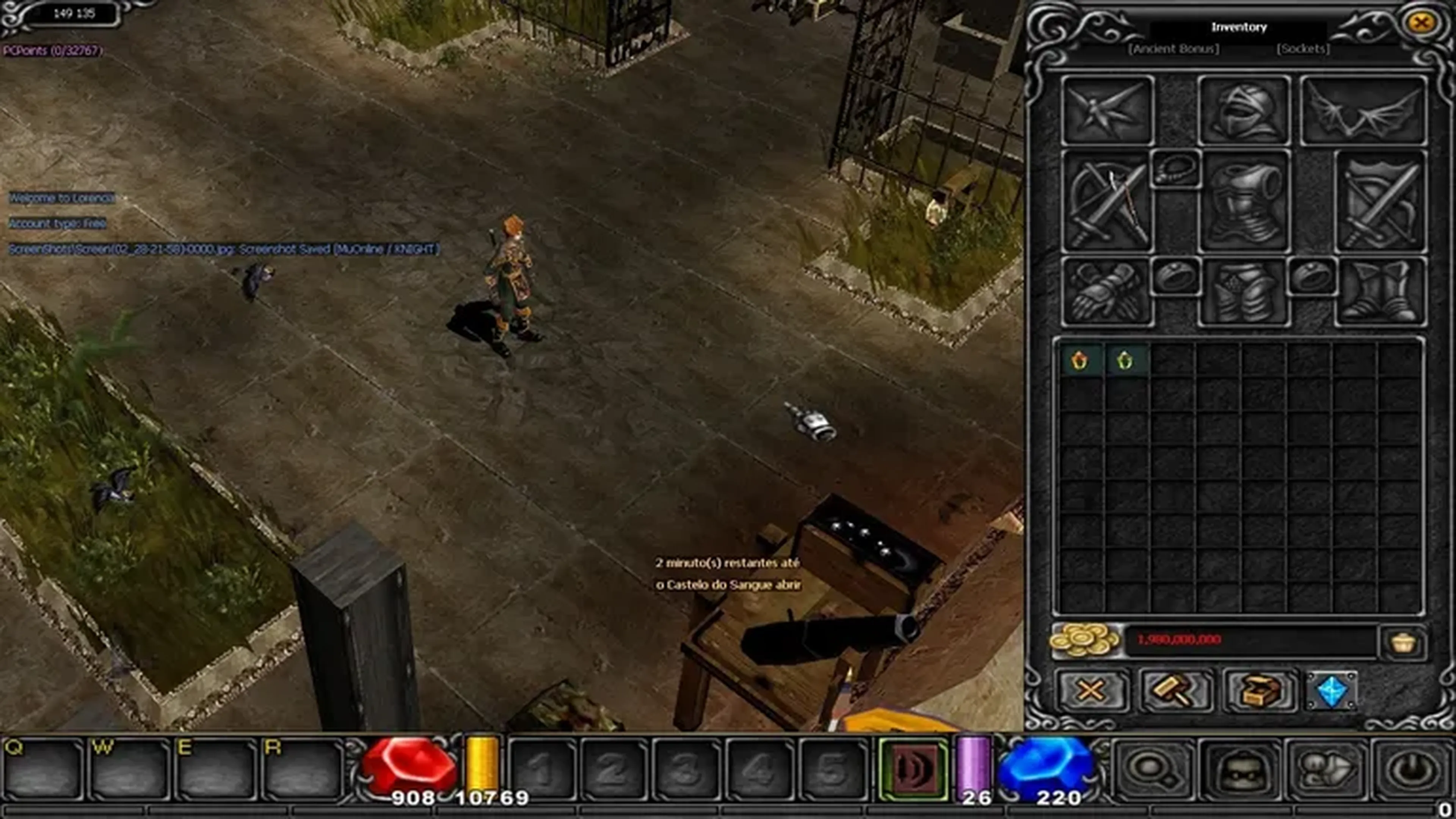Viewport: 1456px width, 819px height.
Task: Show the Ancient Bonus info
Action: click(1174, 49)
